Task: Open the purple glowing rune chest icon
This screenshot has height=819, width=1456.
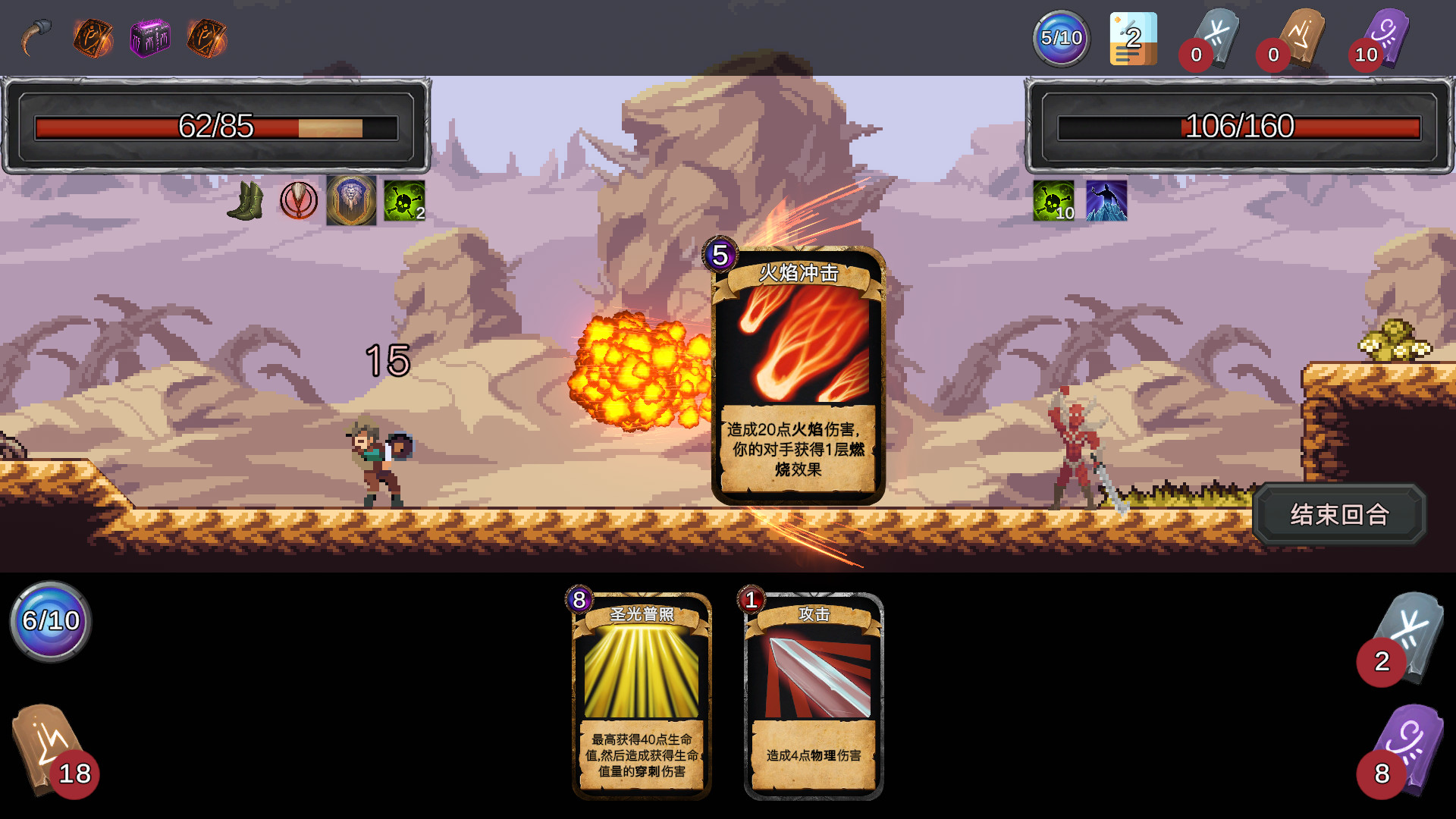Action: click(149, 35)
